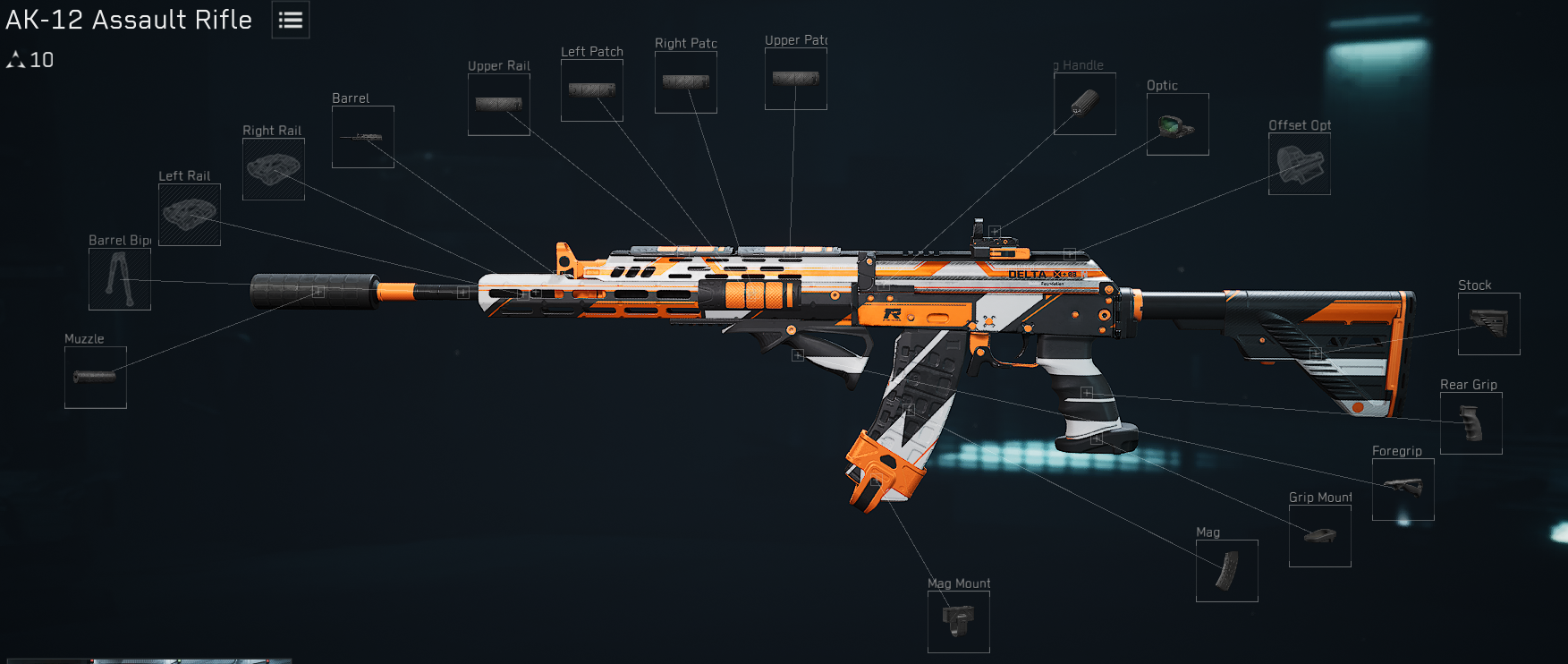Viewport: 1568px width, 664px height.
Task: Select the Muzzle attachment slot
Action: [x=95, y=376]
